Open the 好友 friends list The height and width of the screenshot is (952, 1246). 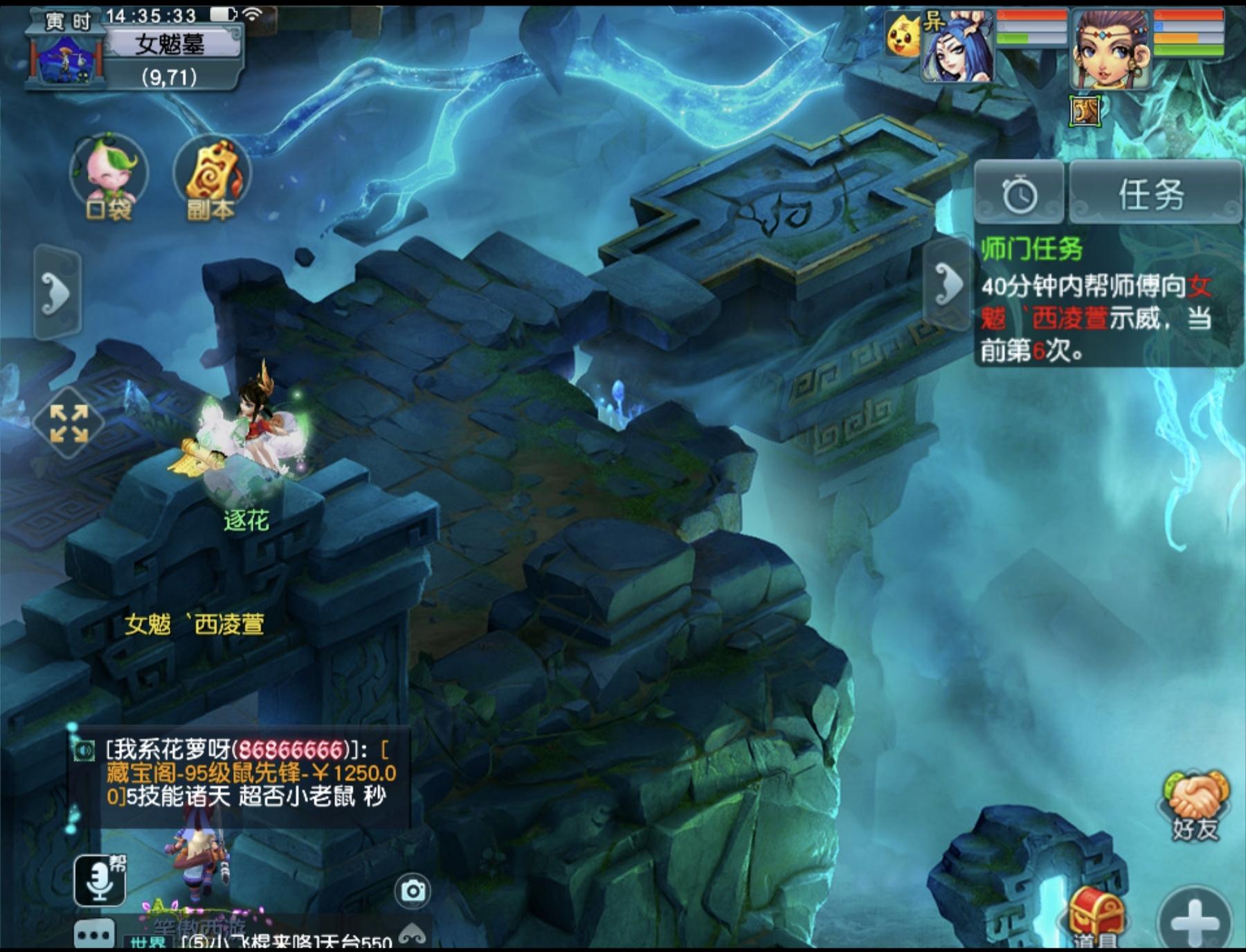1195,805
